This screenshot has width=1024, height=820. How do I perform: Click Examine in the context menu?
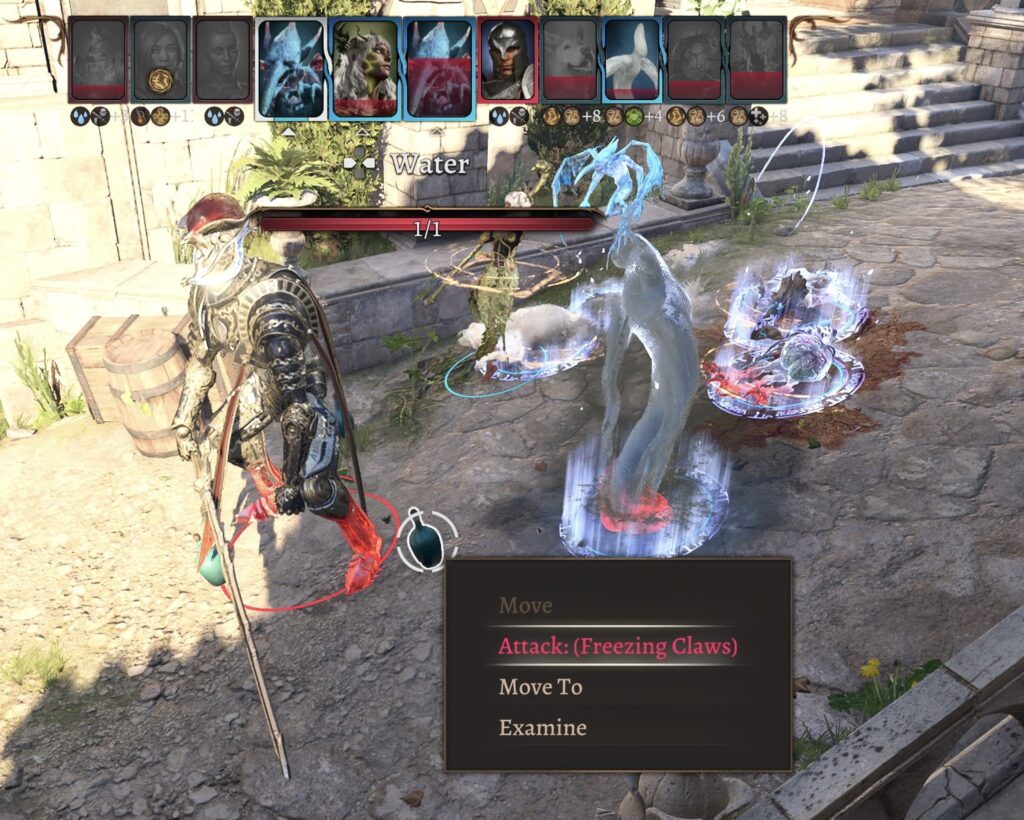click(x=542, y=728)
